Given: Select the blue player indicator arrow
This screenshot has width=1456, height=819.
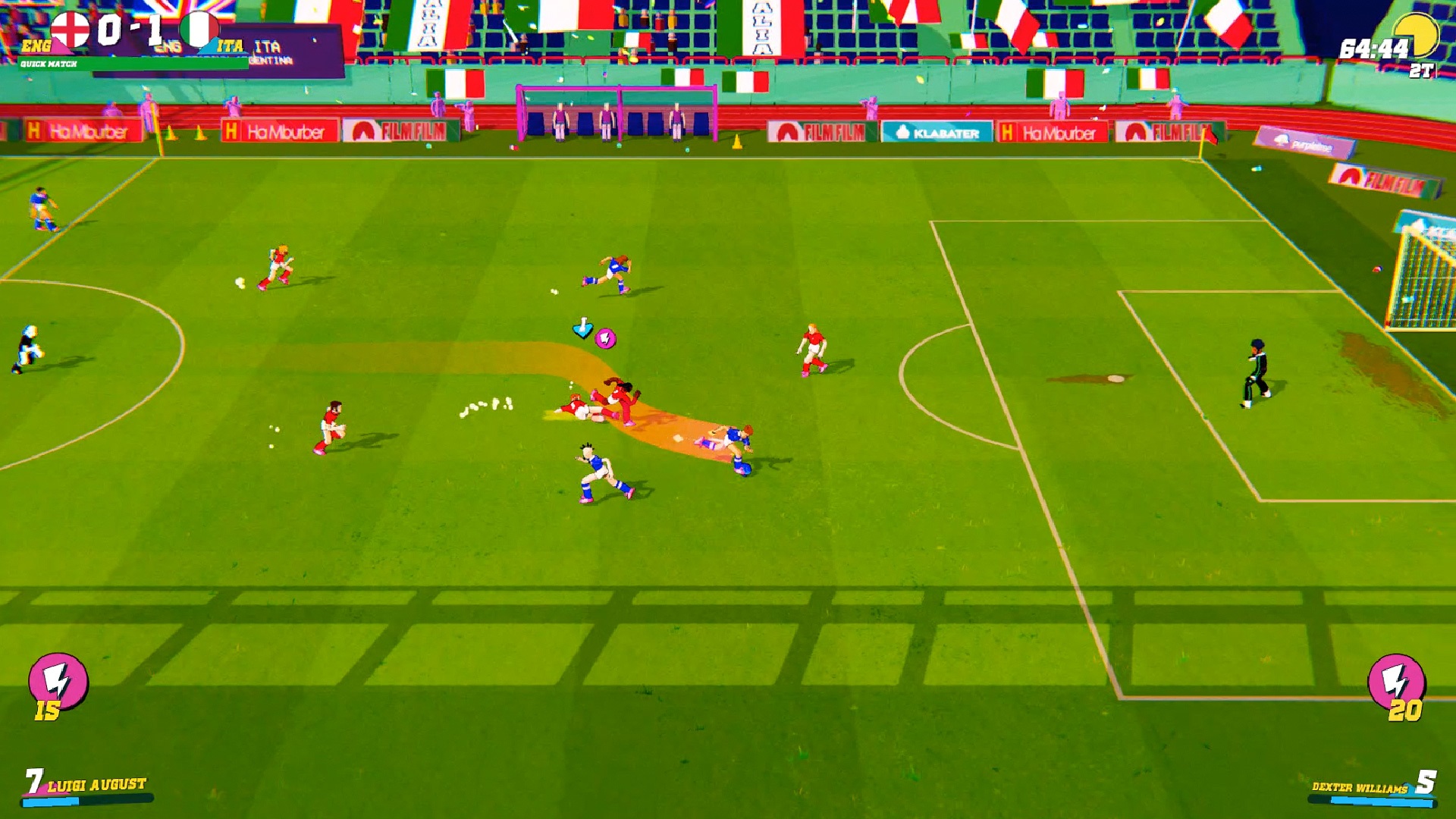Looking at the screenshot, I should pyautogui.click(x=583, y=327).
